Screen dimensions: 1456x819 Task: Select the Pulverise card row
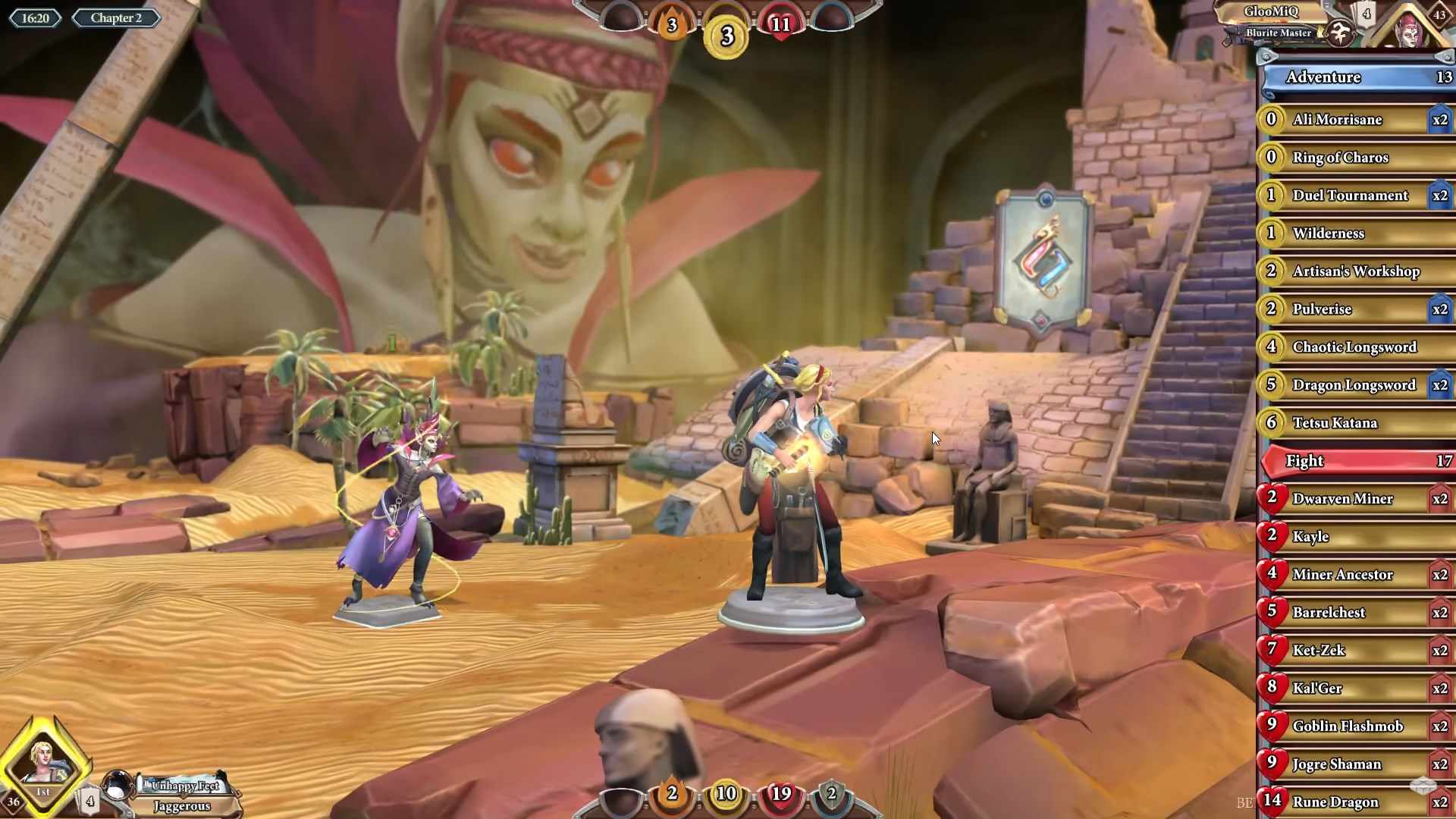pyautogui.click(x=1354, y=309)
